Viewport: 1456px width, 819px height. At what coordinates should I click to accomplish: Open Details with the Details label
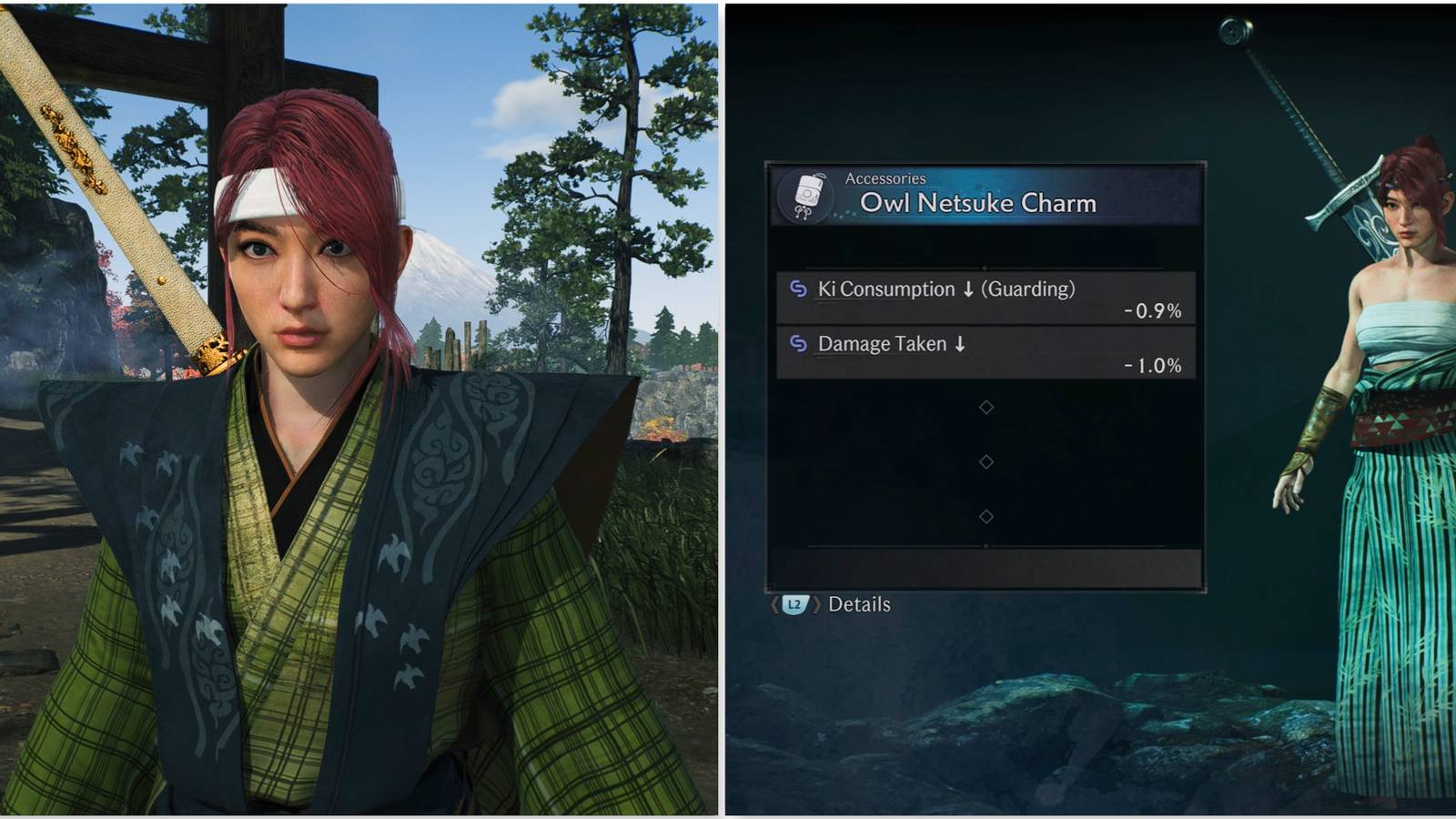[860, 603]
